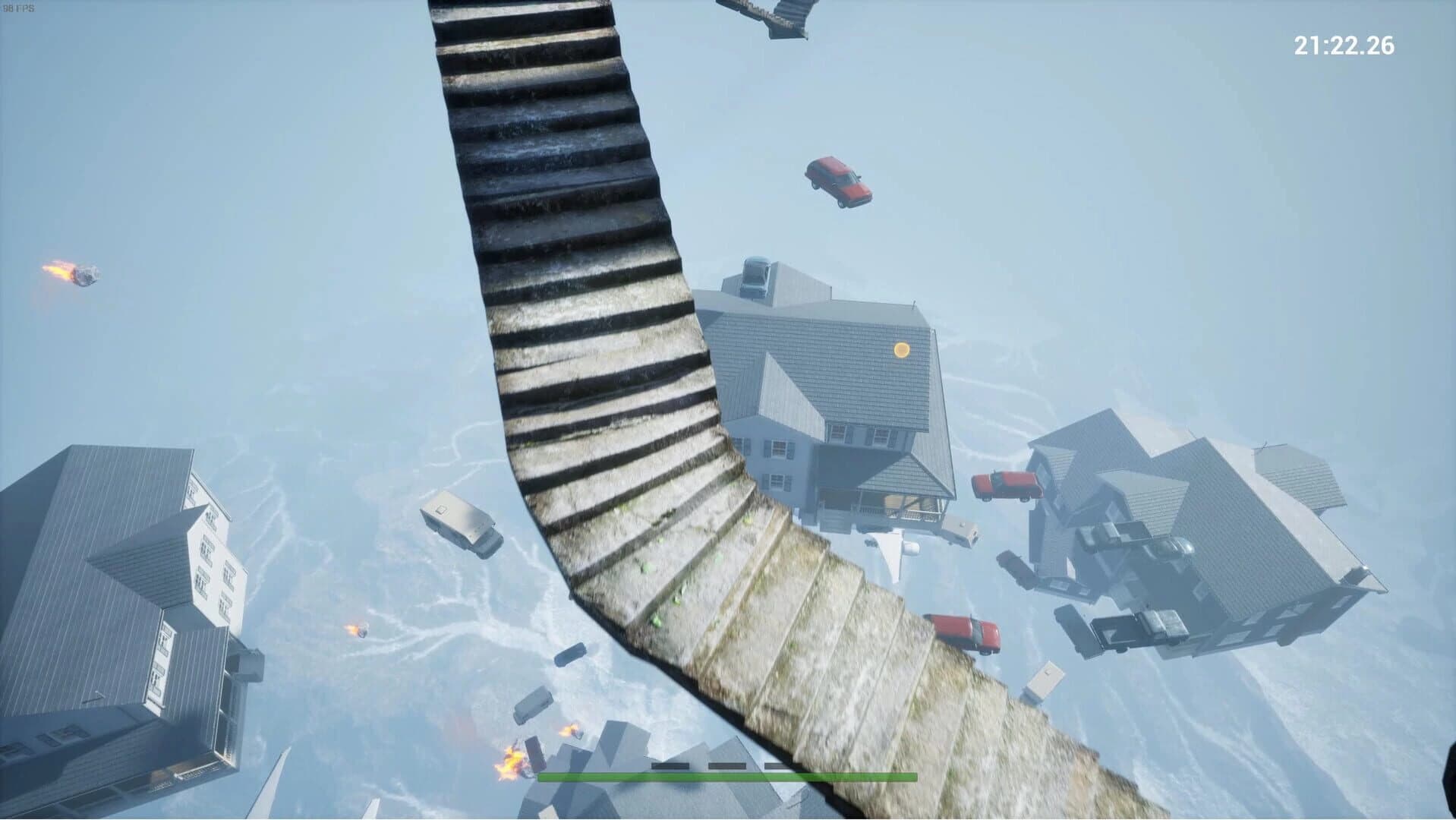The height and width of the screenshot is (820, 1456).
Task: Select the winding stone staircase
Action: [607, 380]
